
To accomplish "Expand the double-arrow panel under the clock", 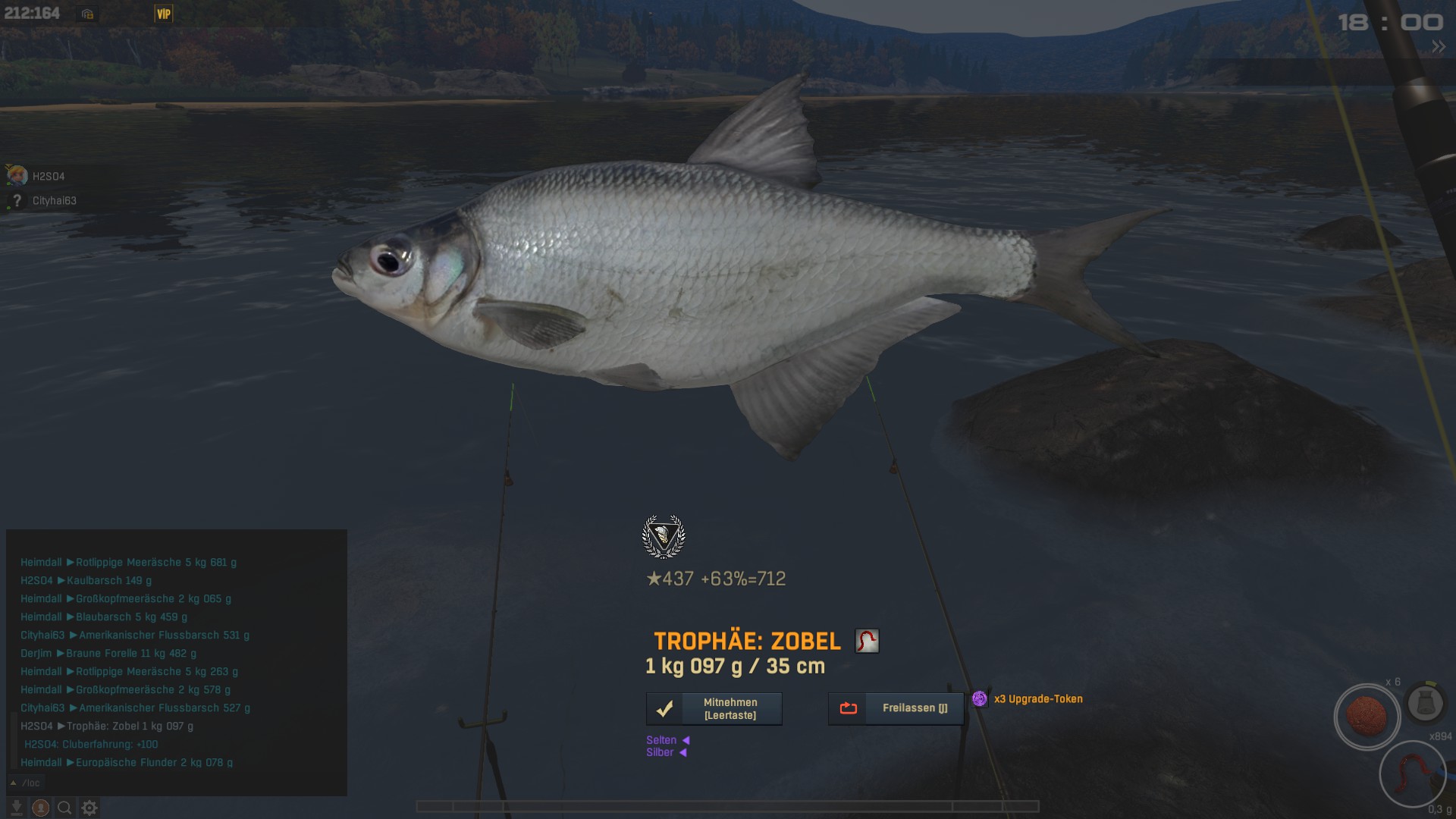I will pyautogui.click(x=1438, y=47).
